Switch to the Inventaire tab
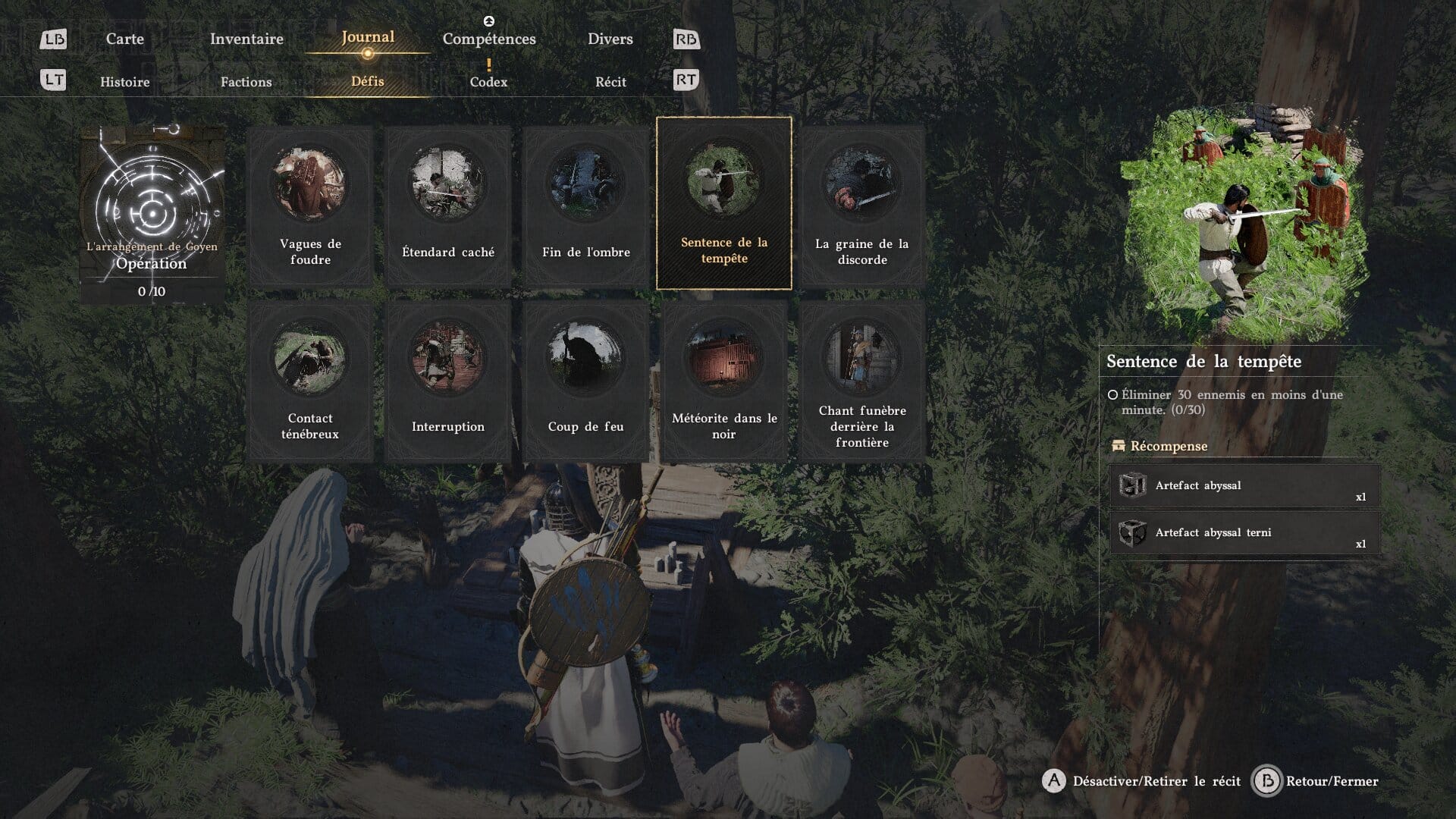Viewport: 1456px width, 819px height. coord(246,39)
